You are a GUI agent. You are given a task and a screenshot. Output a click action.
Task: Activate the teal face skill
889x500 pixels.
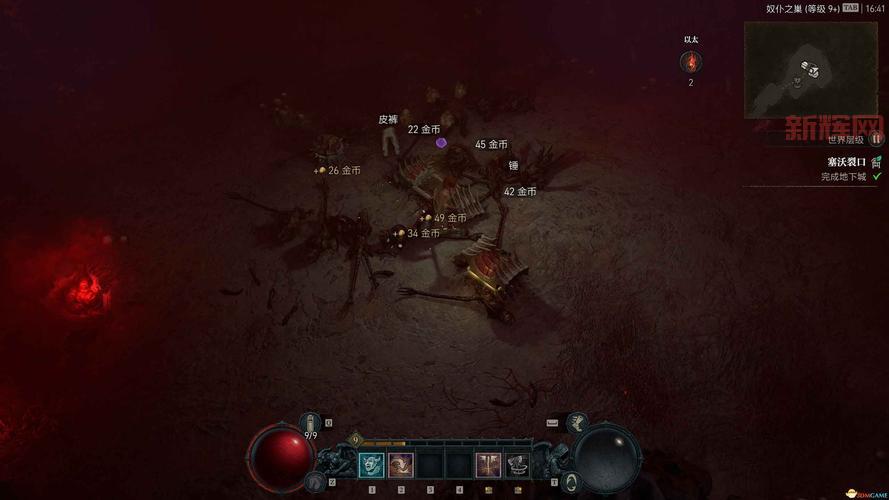click(372, 465)
